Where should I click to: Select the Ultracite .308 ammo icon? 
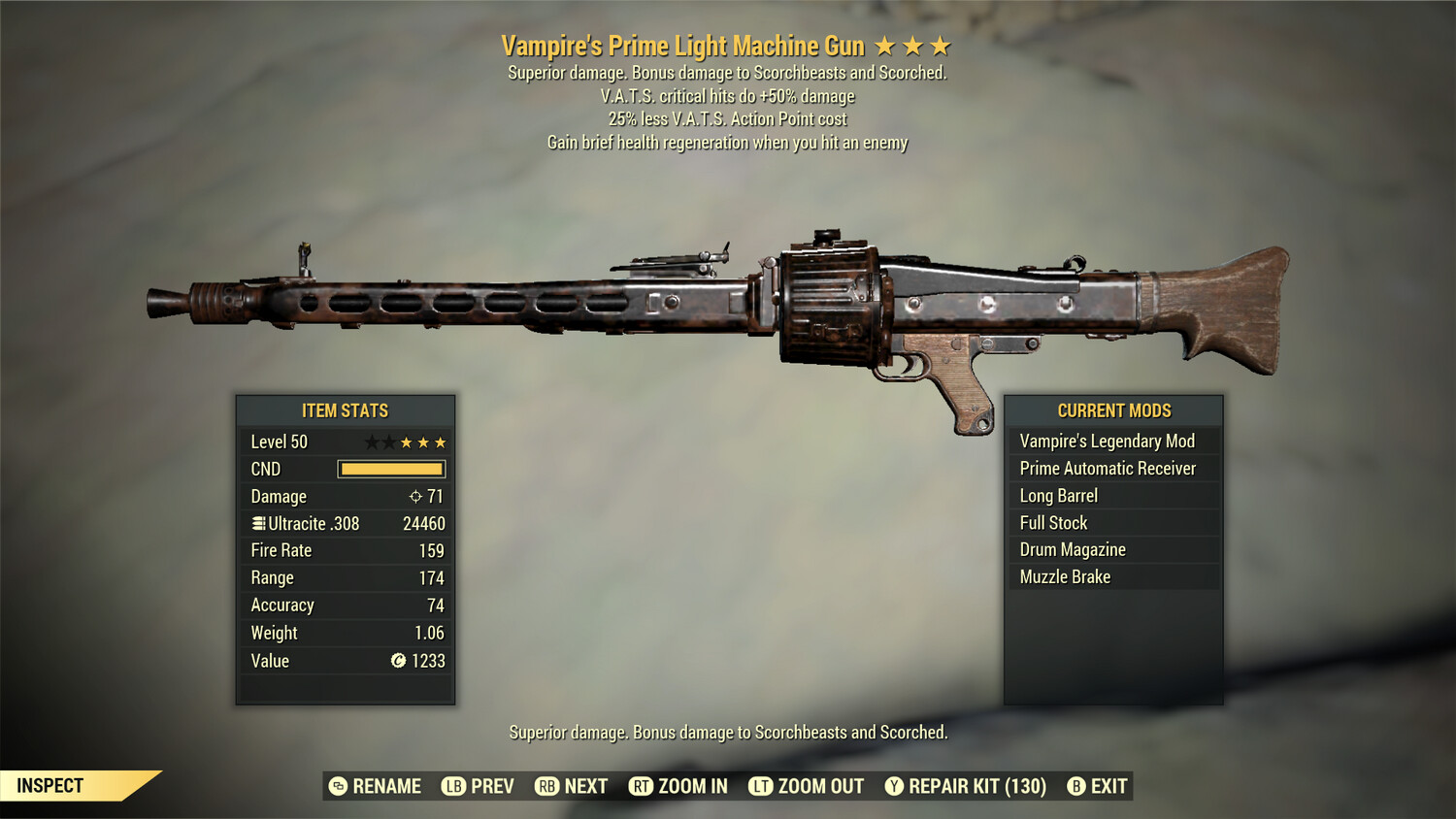(260, 523)
